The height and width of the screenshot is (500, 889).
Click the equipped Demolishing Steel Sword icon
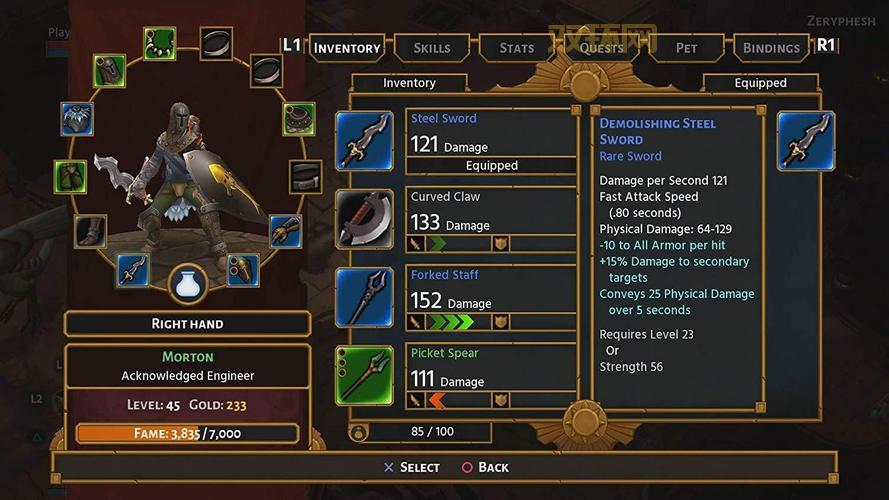point(806,141)
